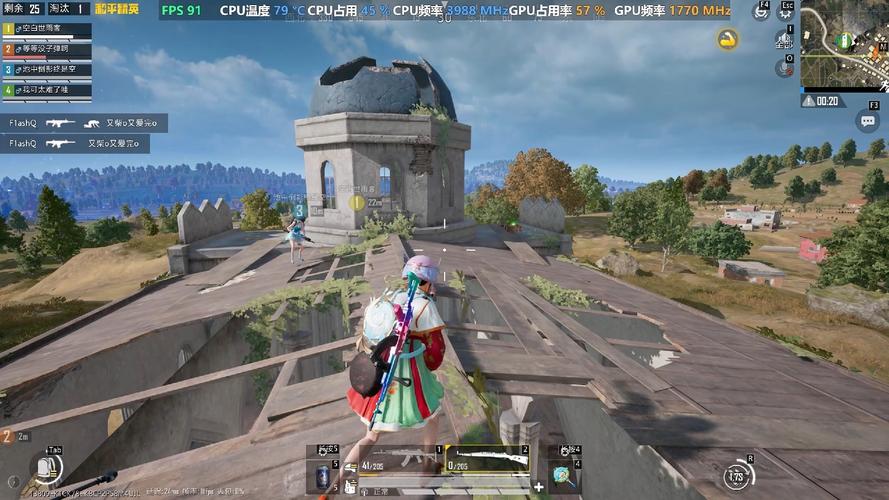This screenshot has width=889, height=500.
Task: Select teammate 1 in the squad list
Action: (46, 29)
